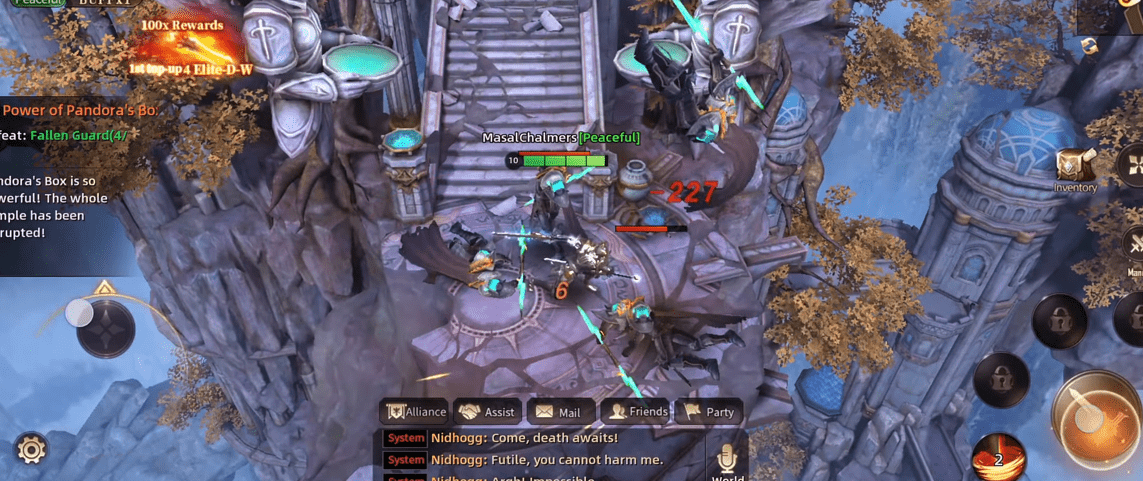Open the Inventory chest icon

1076,167
